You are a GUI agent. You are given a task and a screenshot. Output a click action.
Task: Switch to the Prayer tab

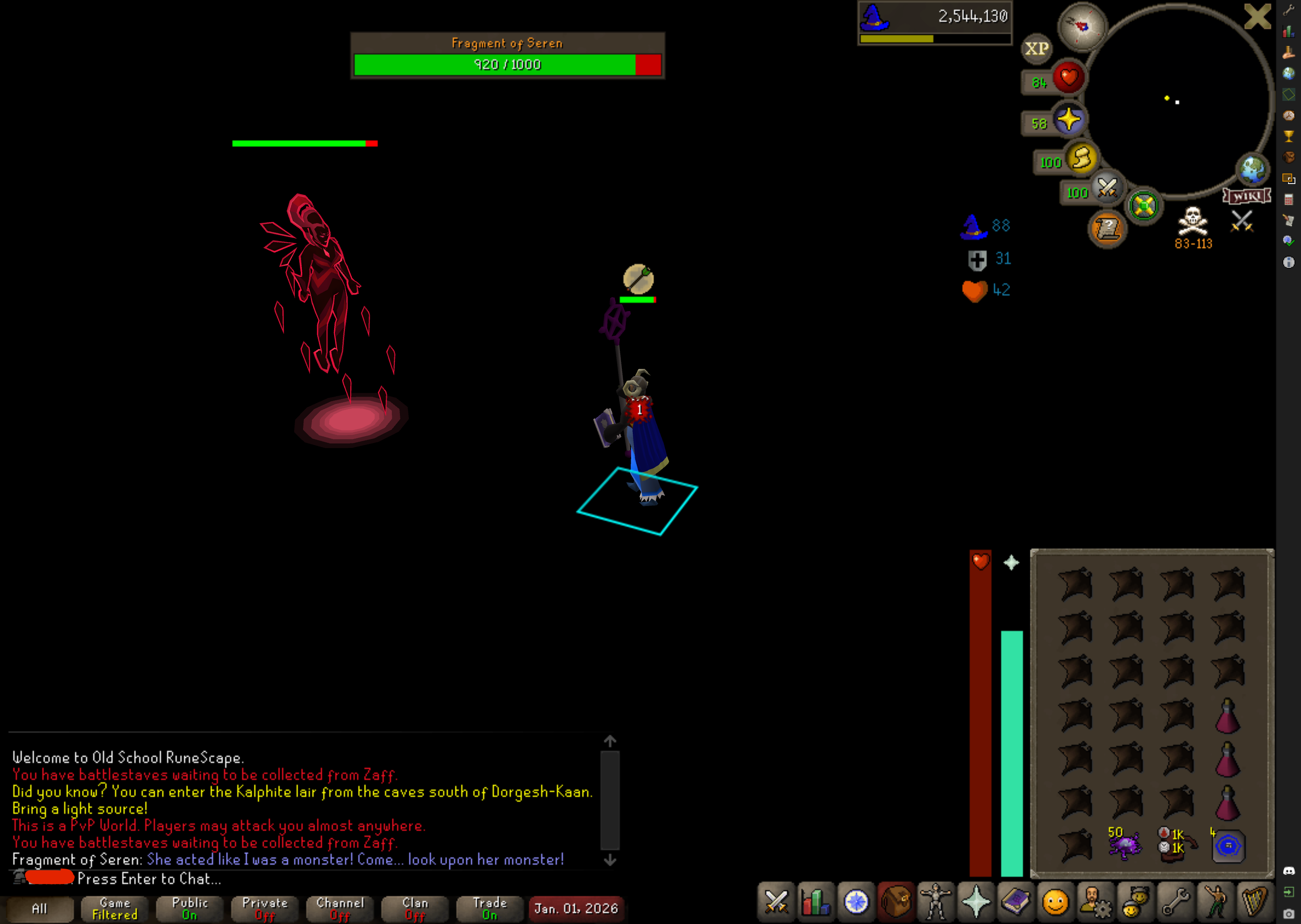tap(976, 902)
